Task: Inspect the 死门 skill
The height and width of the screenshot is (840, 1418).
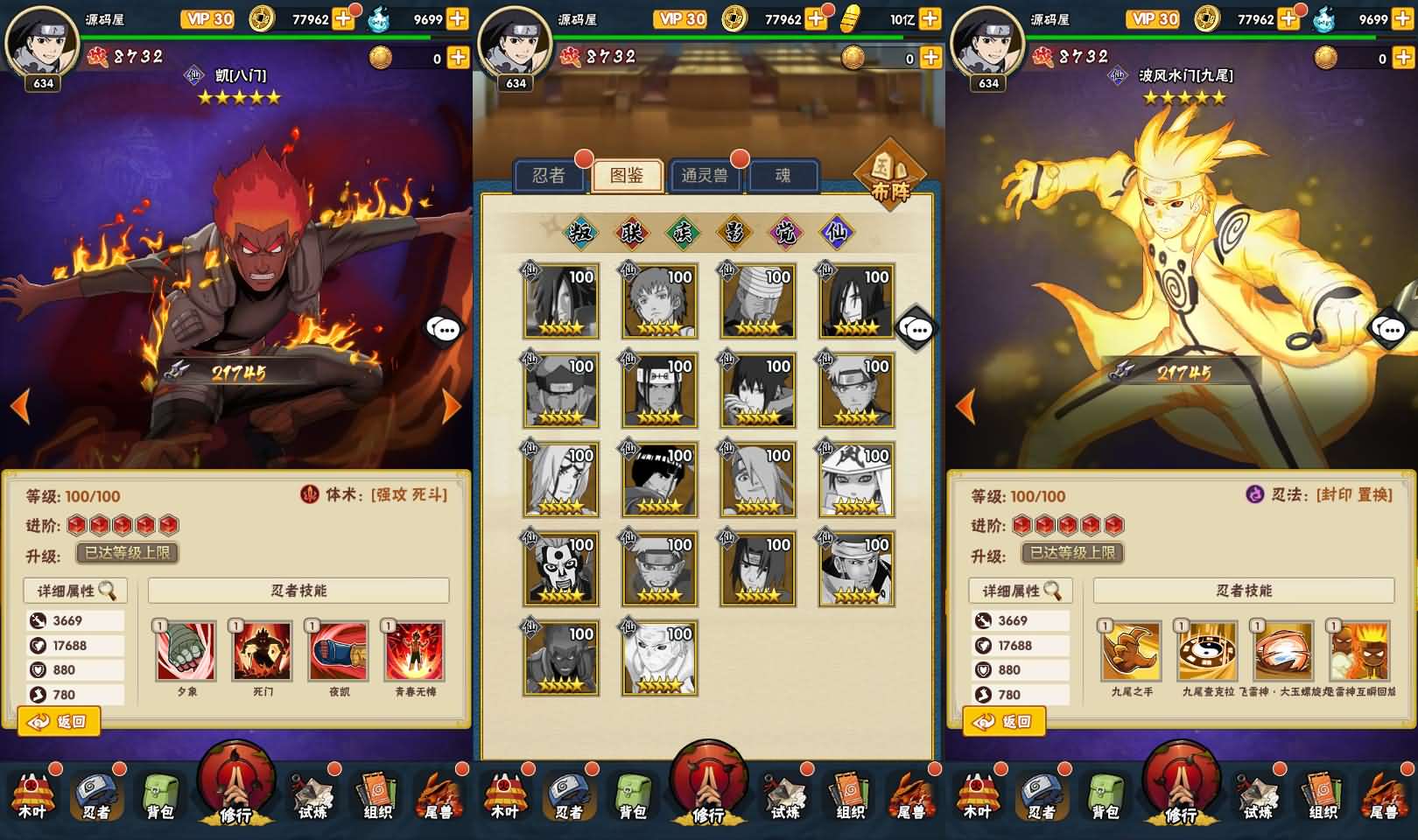Action: click(263, 651)
